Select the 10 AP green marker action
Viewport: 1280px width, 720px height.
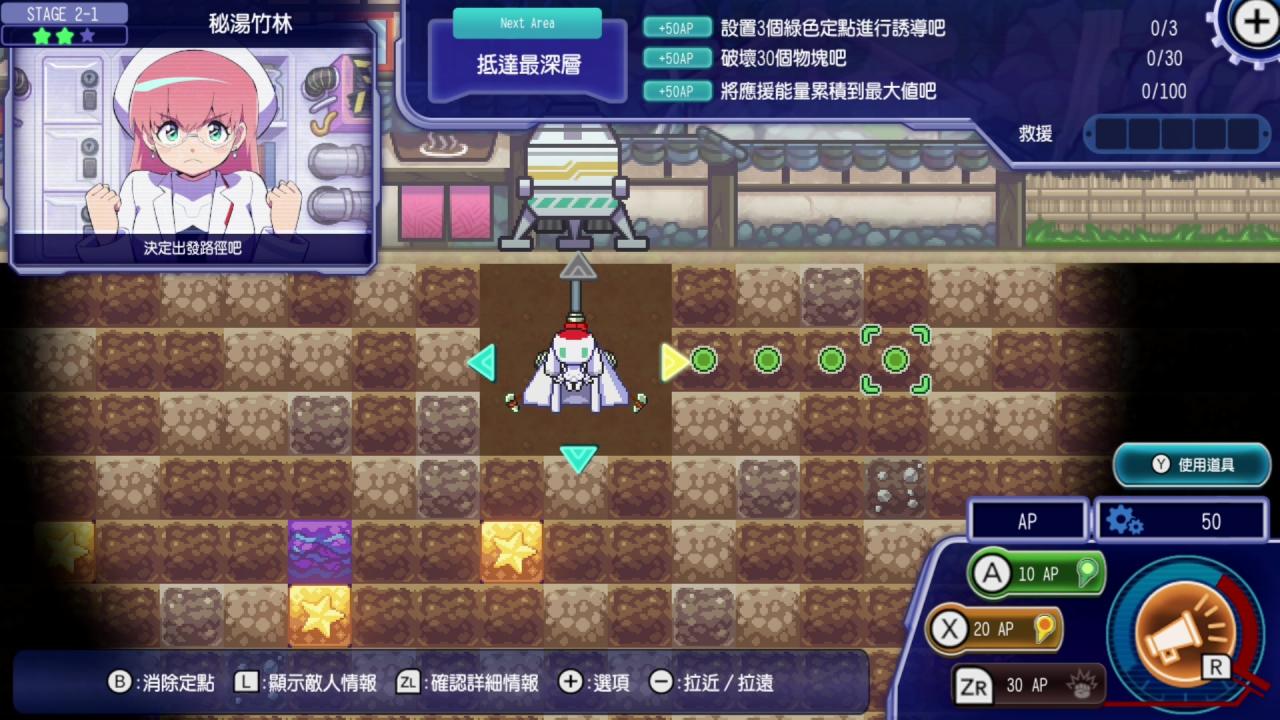click(1036, 574)
